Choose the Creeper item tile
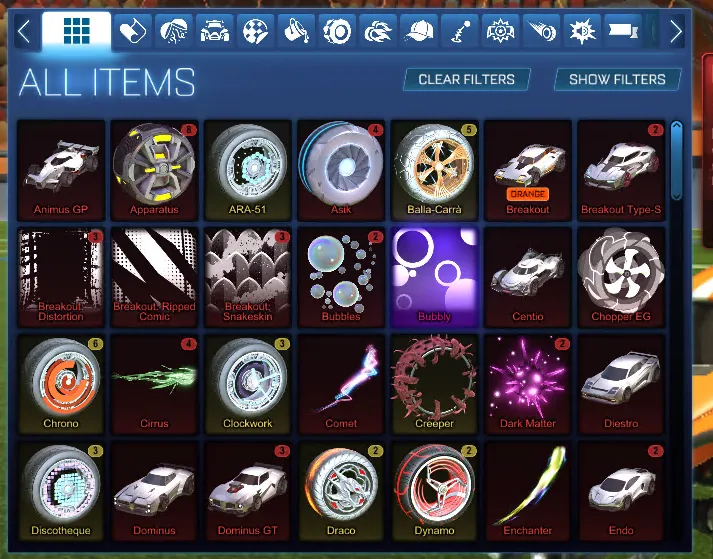The image size is (713, 559). (434, 383)
